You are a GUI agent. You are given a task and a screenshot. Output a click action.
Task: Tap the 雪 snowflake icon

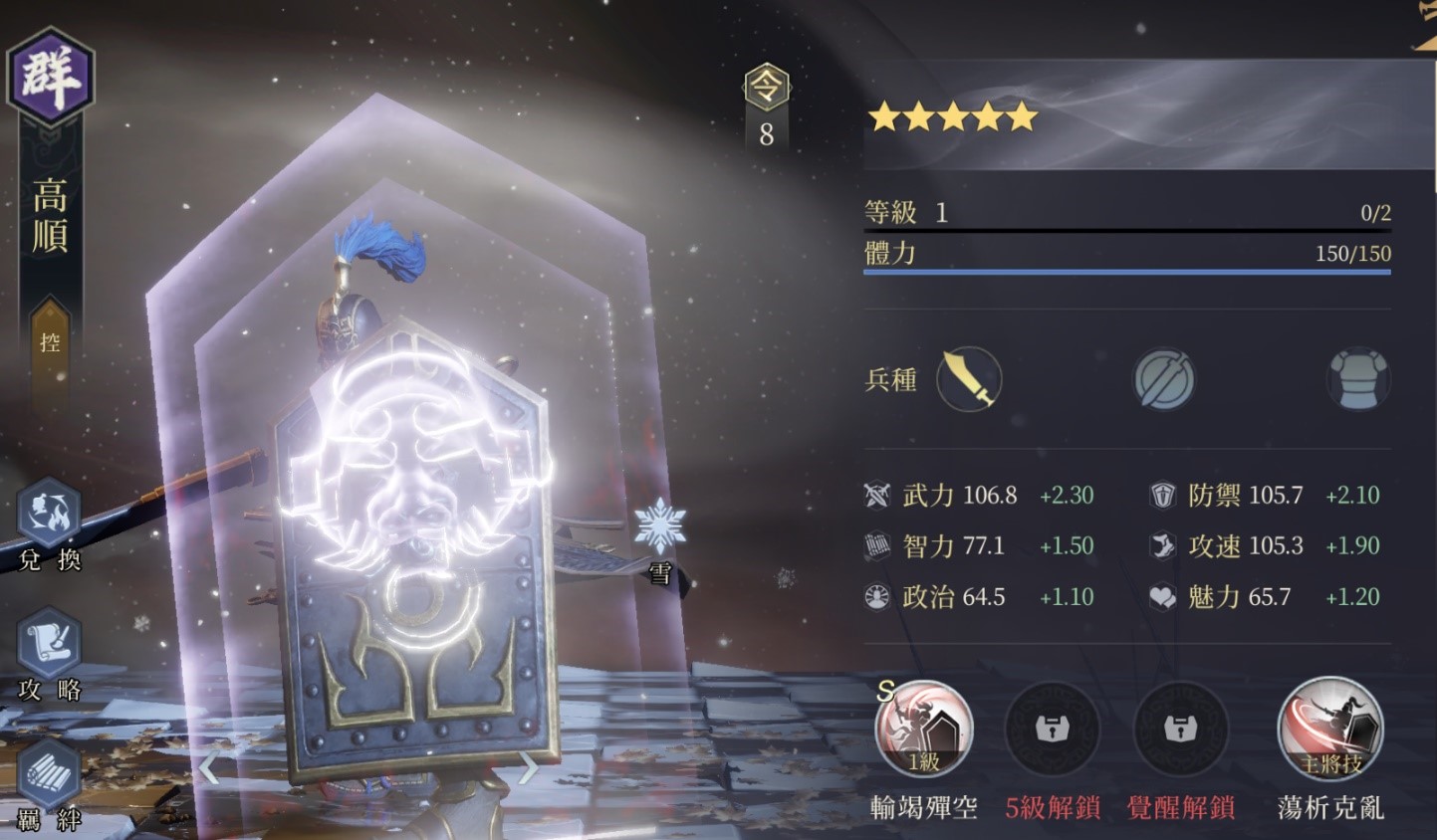pyautogui.click(x=659, y=527)
